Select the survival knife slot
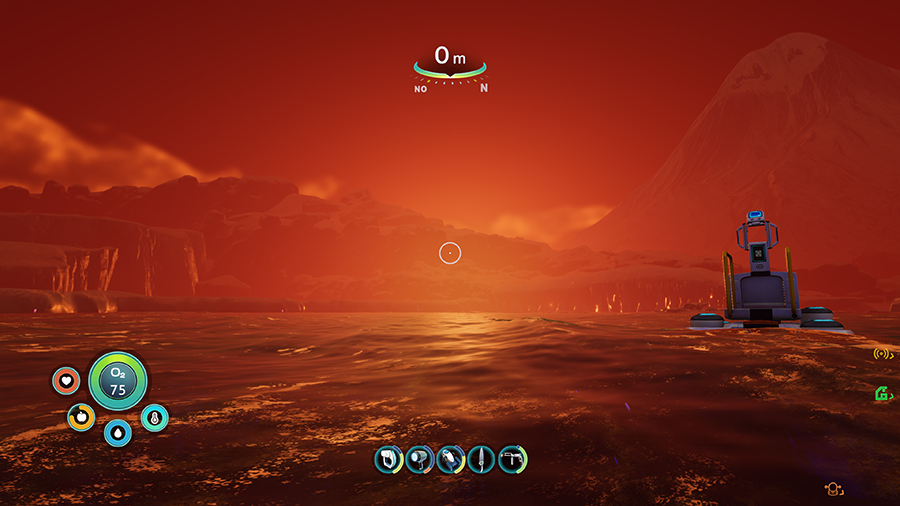 tap(481, 459)
